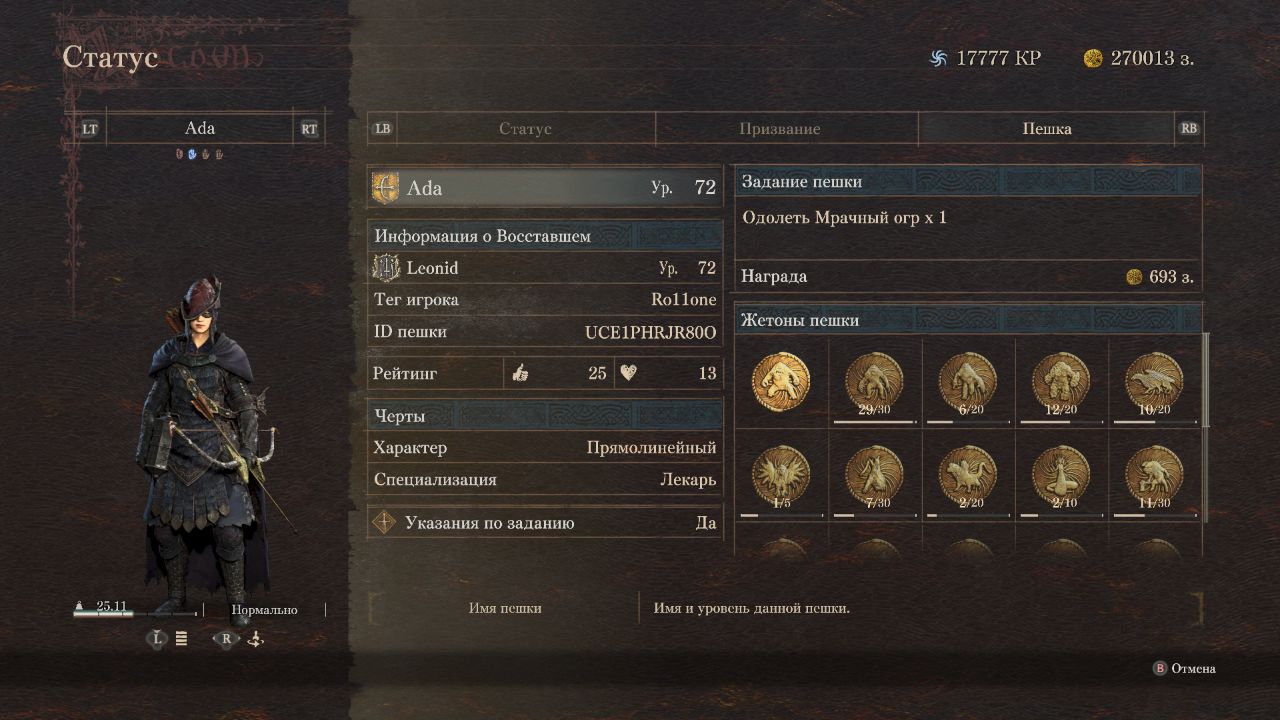Switch to the Статус tab
Viewport: 1280px width, 720px height.
(525, 129)
